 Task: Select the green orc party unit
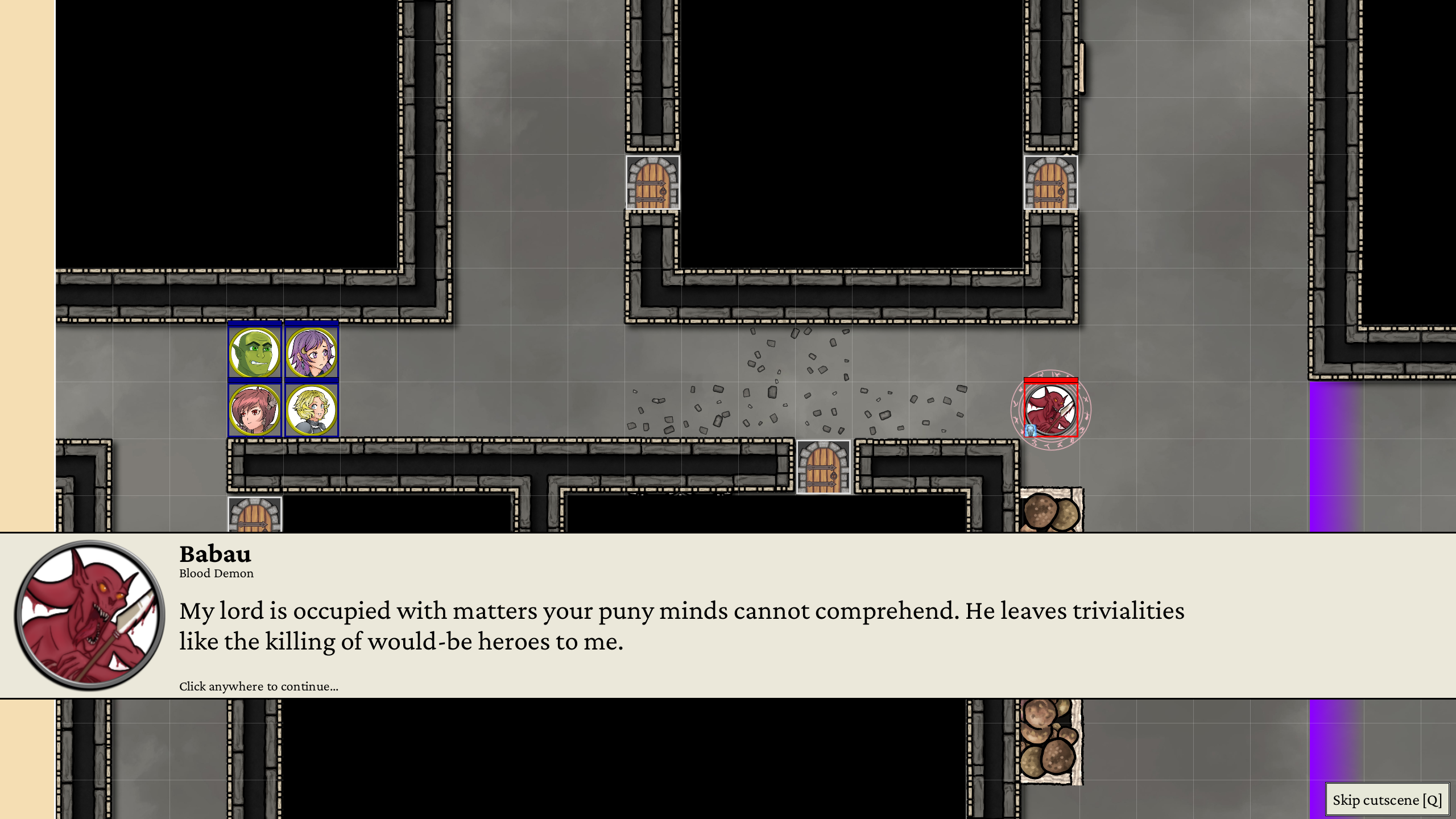click(255, 352)
